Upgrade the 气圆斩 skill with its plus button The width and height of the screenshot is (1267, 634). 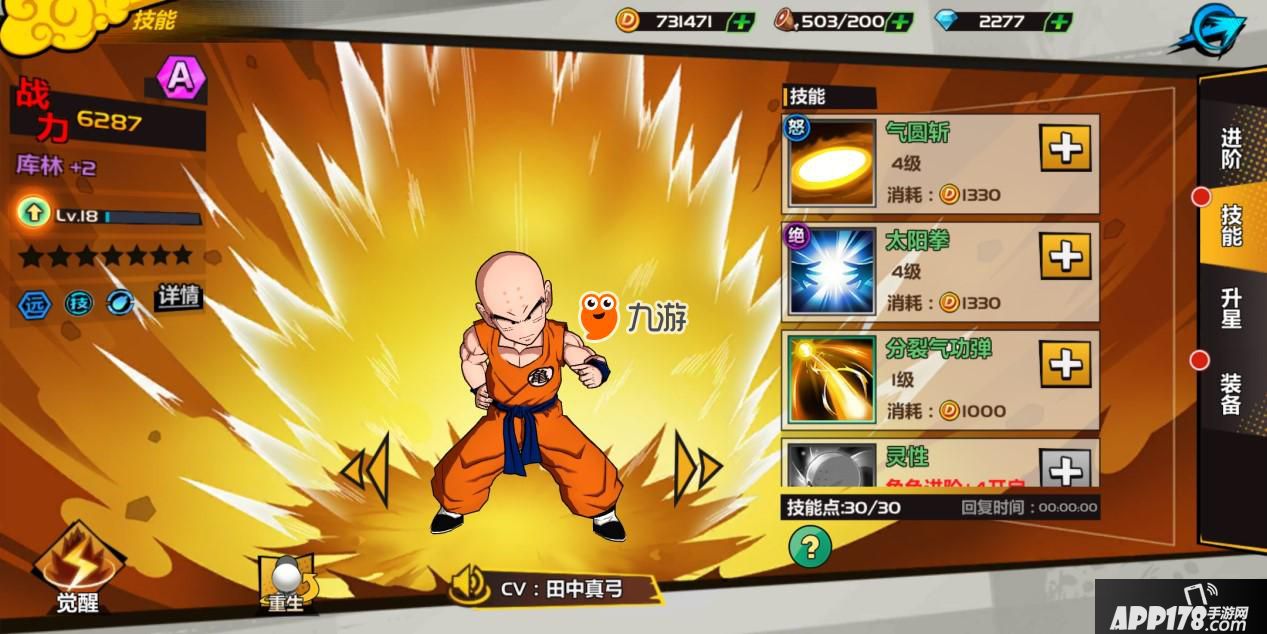point(1065,149)
